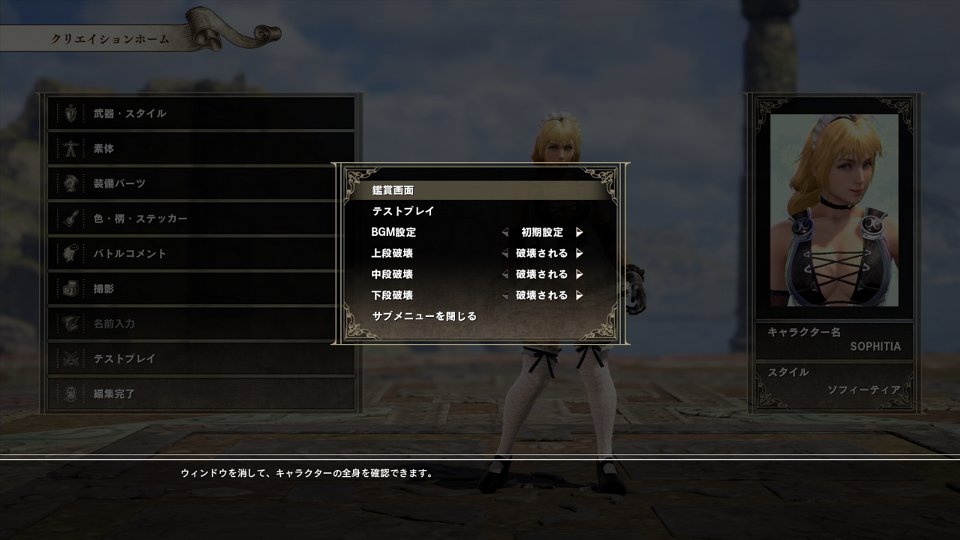Click the left arrow for BGM設定
The image size is (960, 540).
pos(505,232)
